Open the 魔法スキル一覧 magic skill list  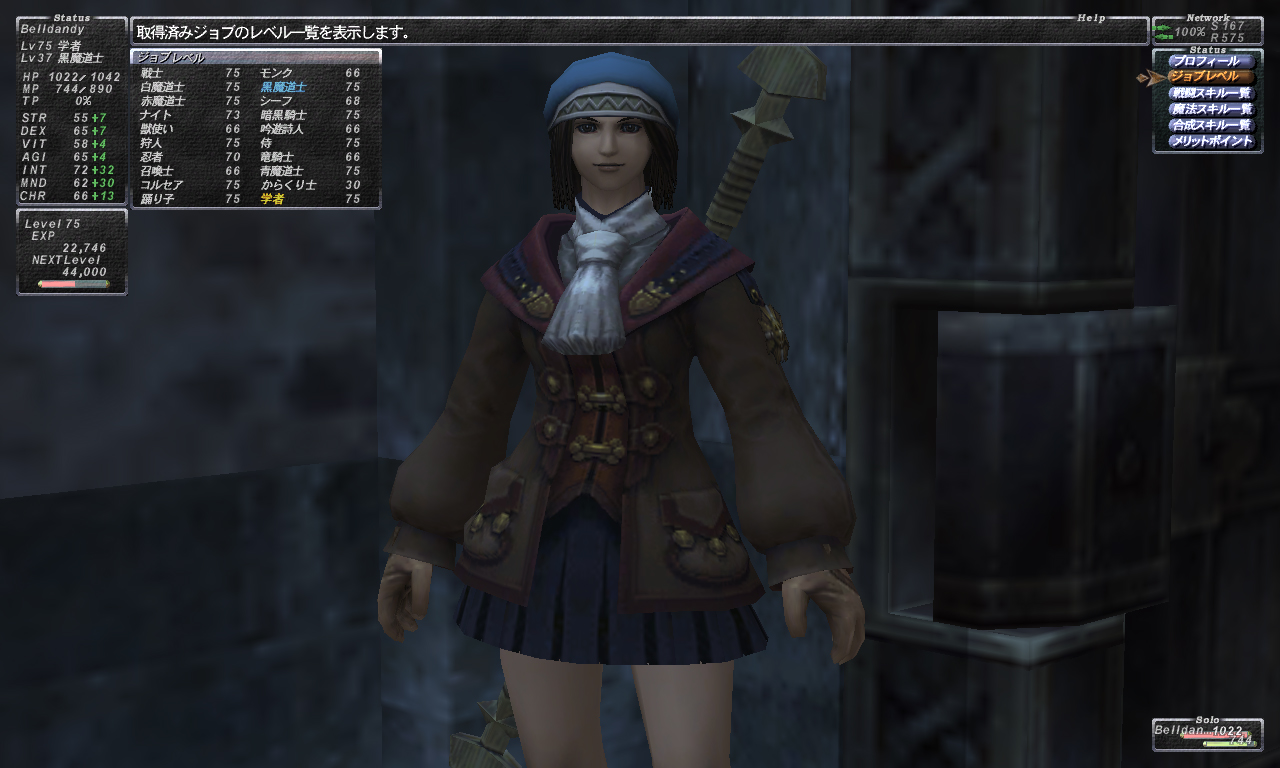point(1210,109)
